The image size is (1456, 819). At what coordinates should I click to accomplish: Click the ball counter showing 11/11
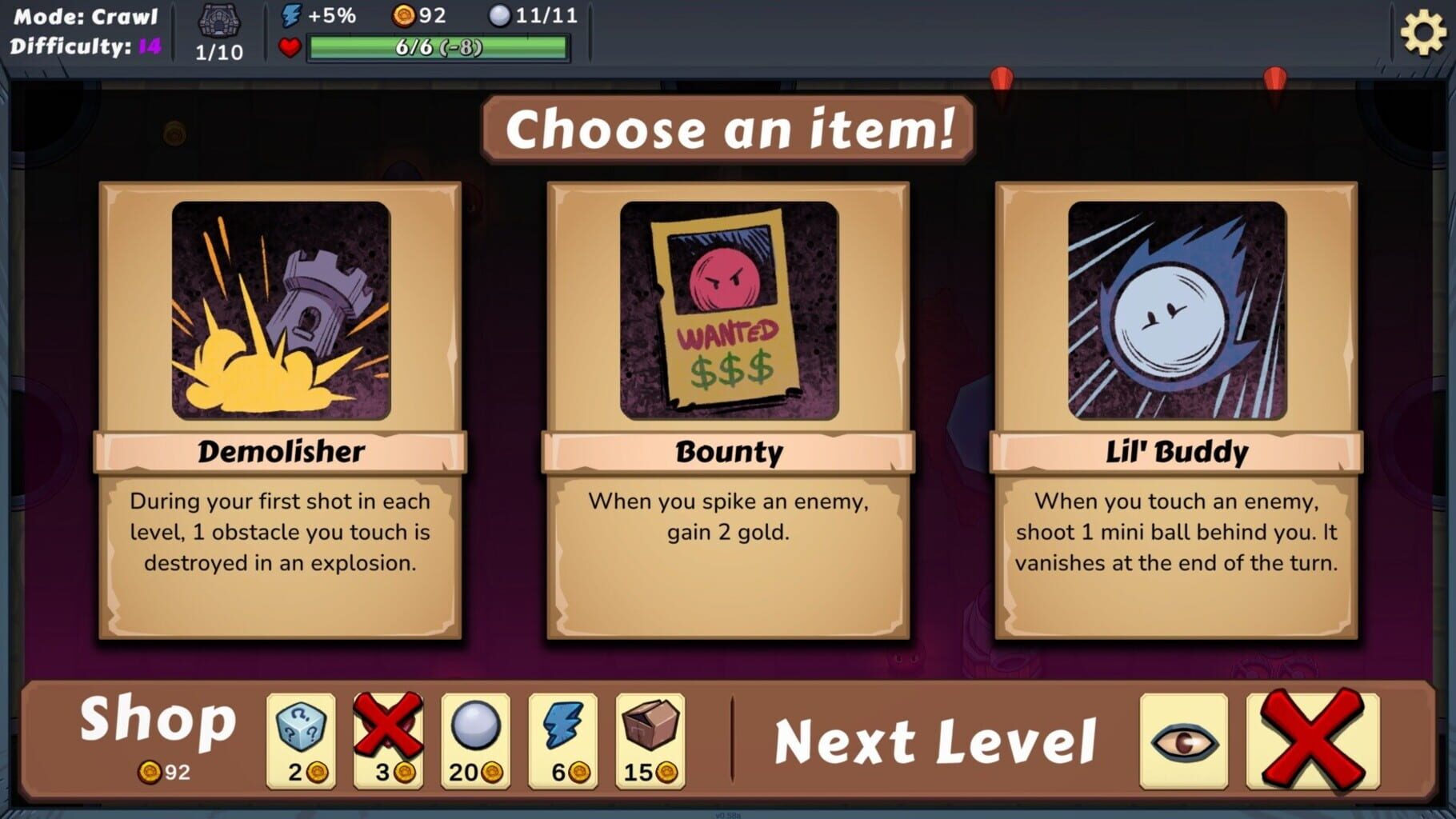tap(531, 14)
